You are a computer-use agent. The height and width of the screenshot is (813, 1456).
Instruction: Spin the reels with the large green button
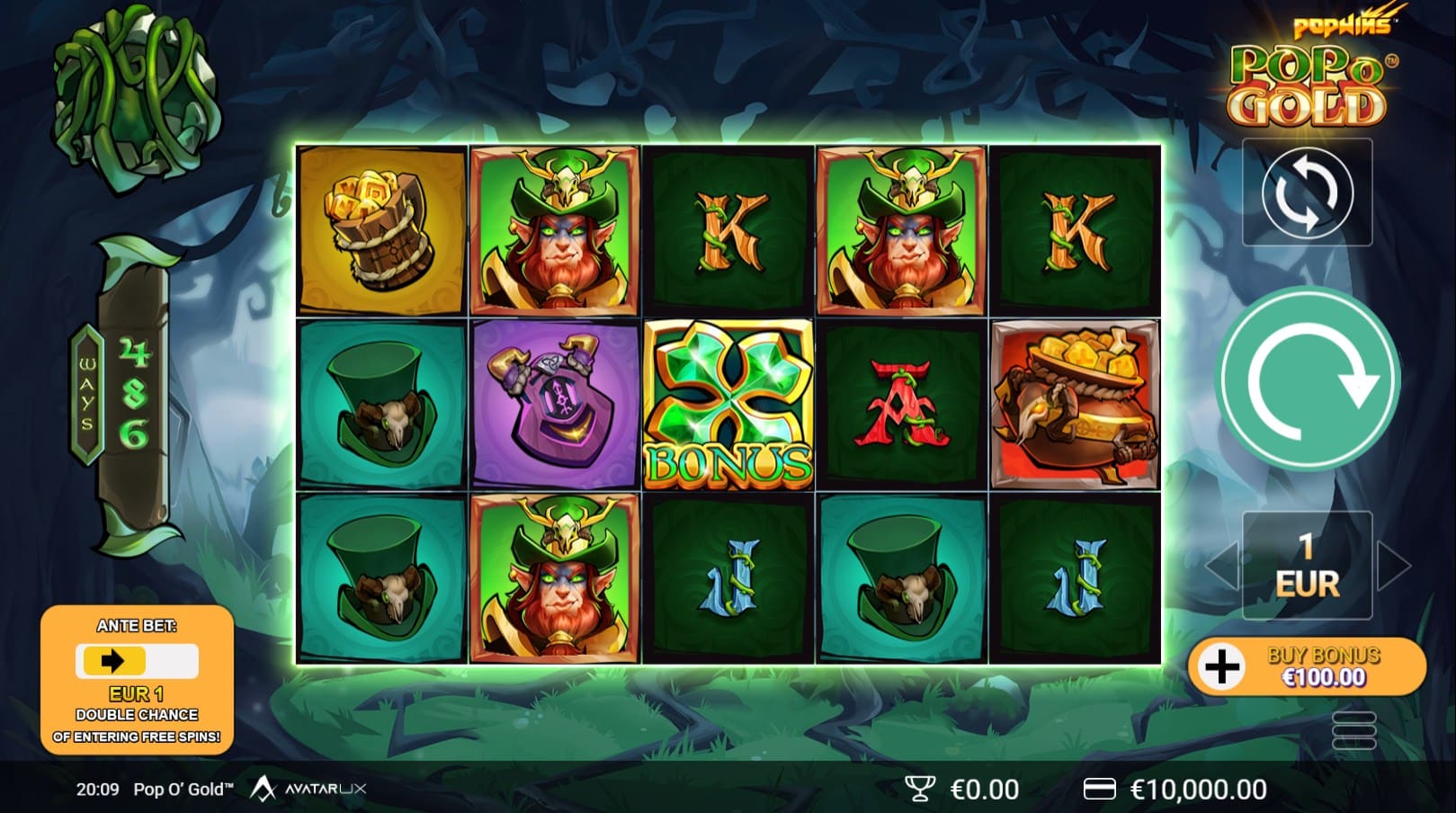(x=1307, y=379)
